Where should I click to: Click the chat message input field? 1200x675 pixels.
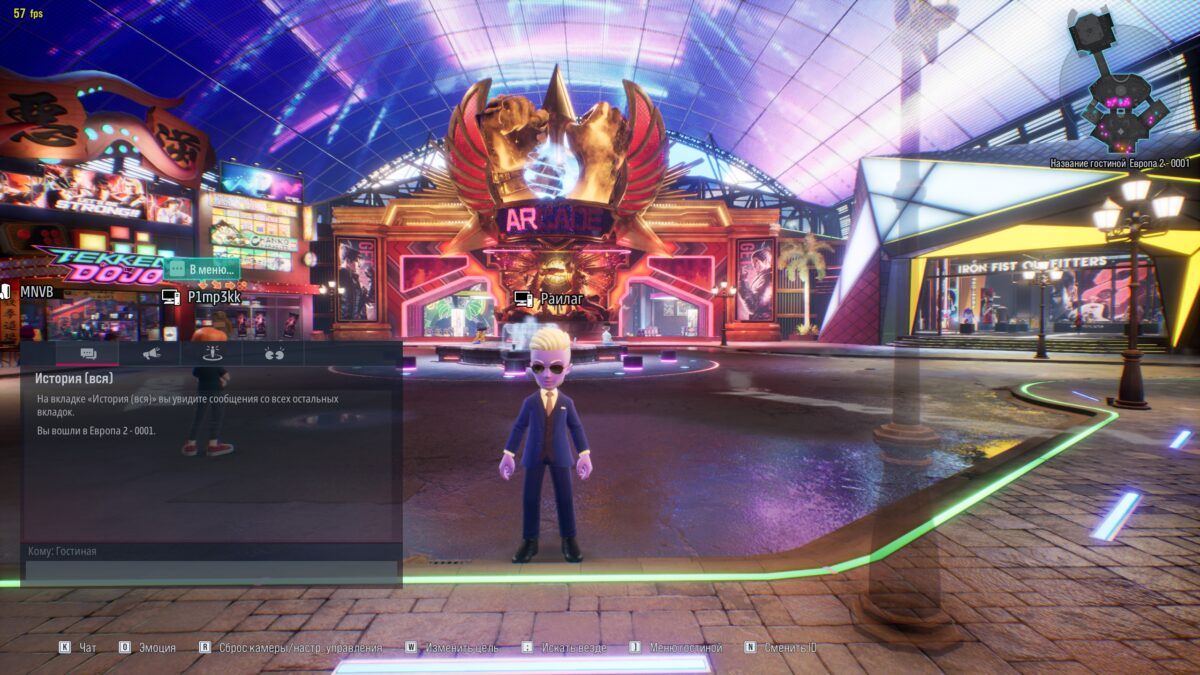211,571
